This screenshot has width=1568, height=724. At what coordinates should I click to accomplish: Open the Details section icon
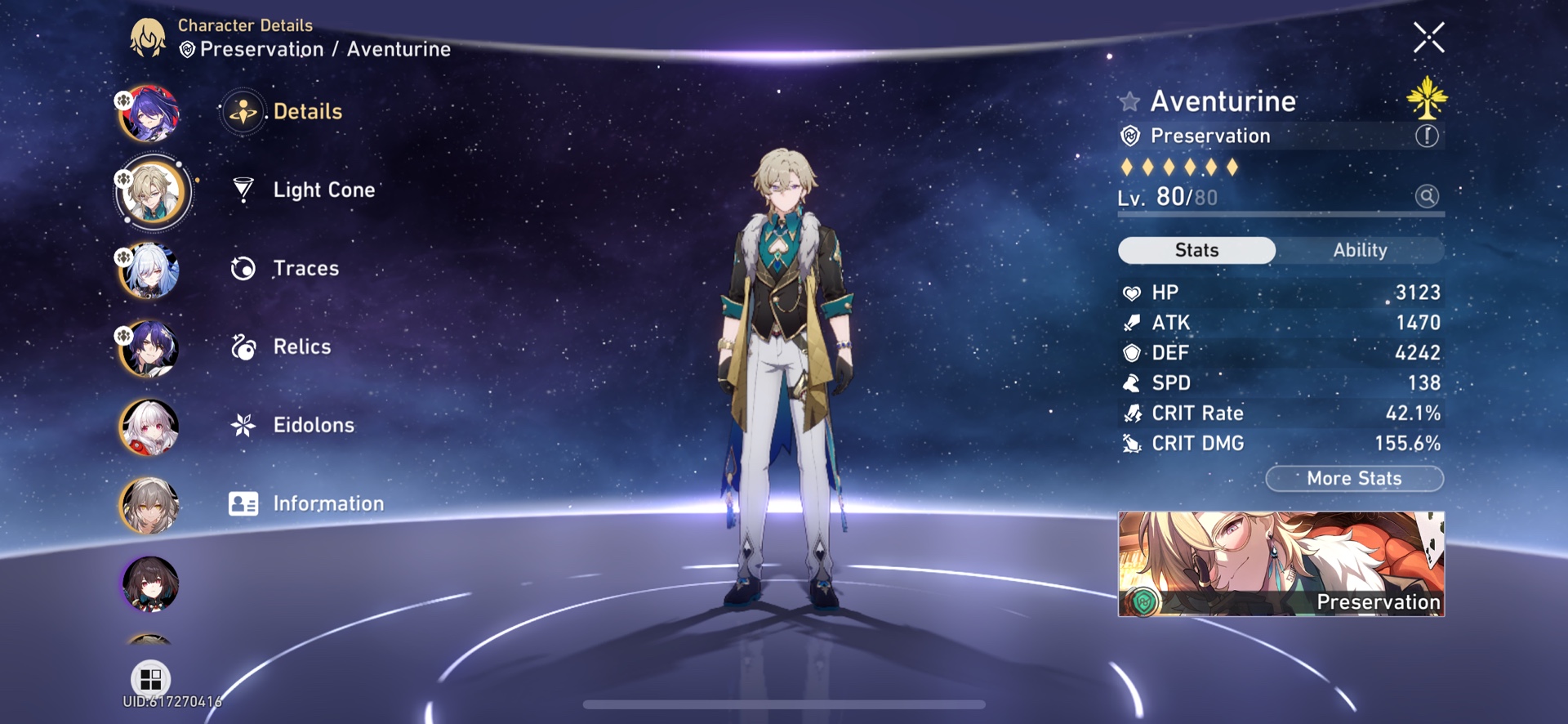click(x=243, y=111)
